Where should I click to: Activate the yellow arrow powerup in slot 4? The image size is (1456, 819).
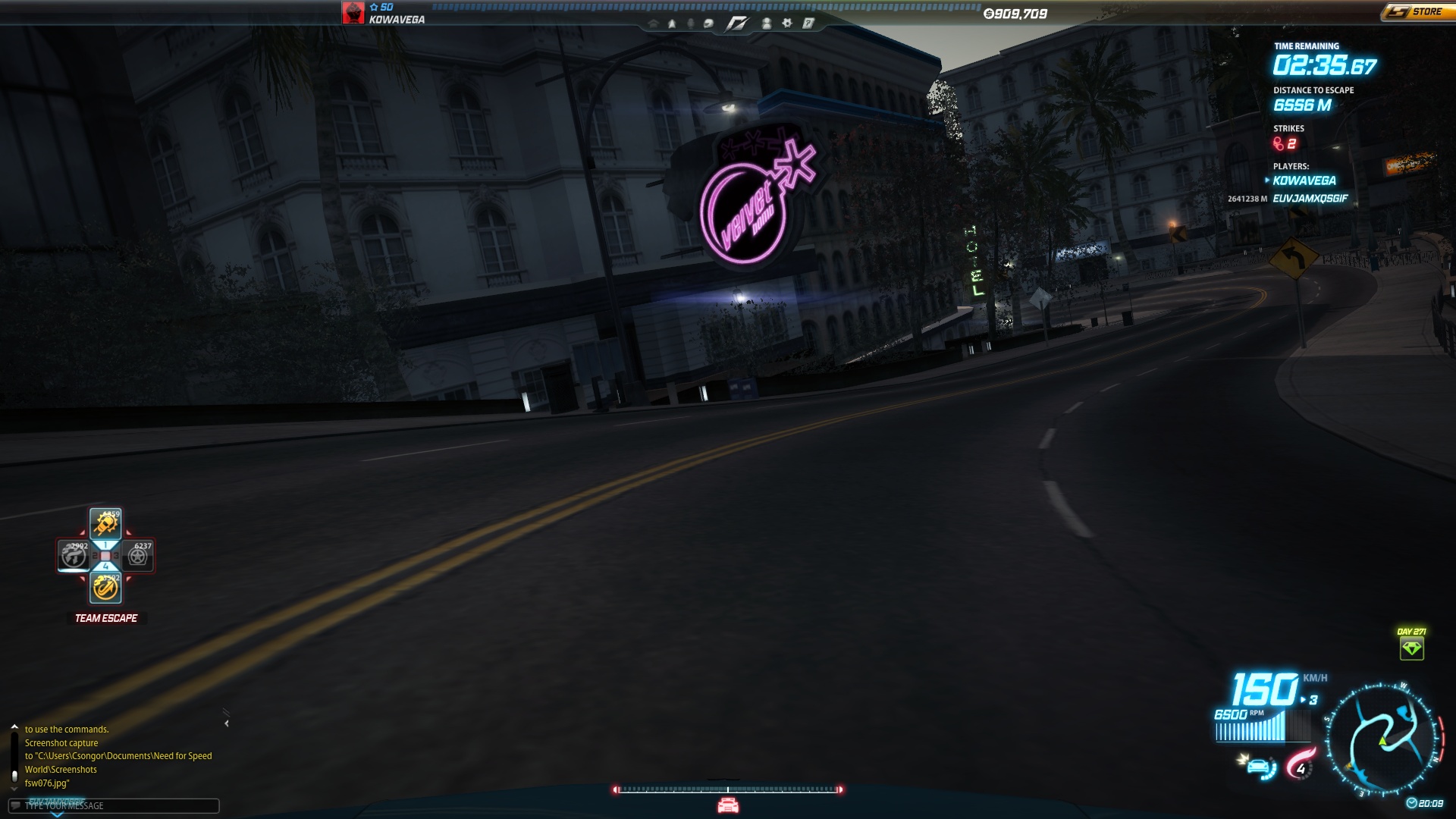tap(105, 588)
